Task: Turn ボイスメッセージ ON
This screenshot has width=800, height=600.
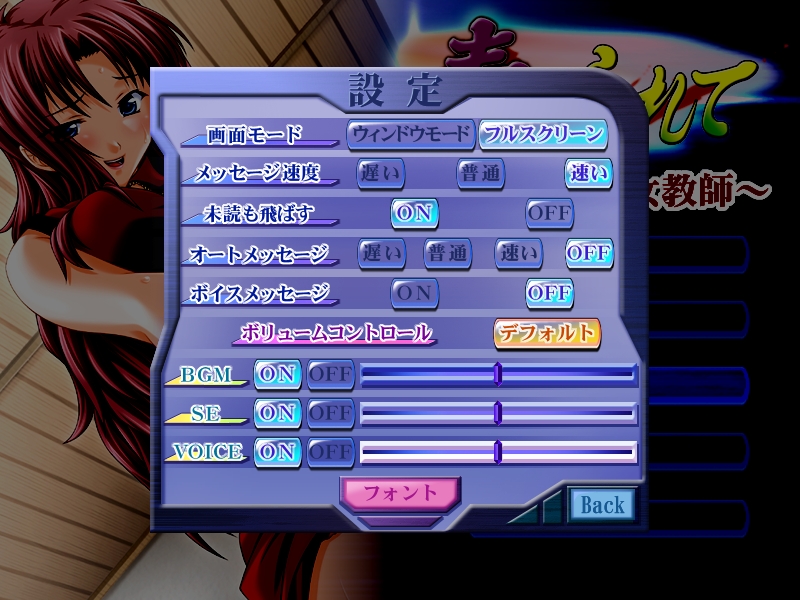Action: point(414,293)
